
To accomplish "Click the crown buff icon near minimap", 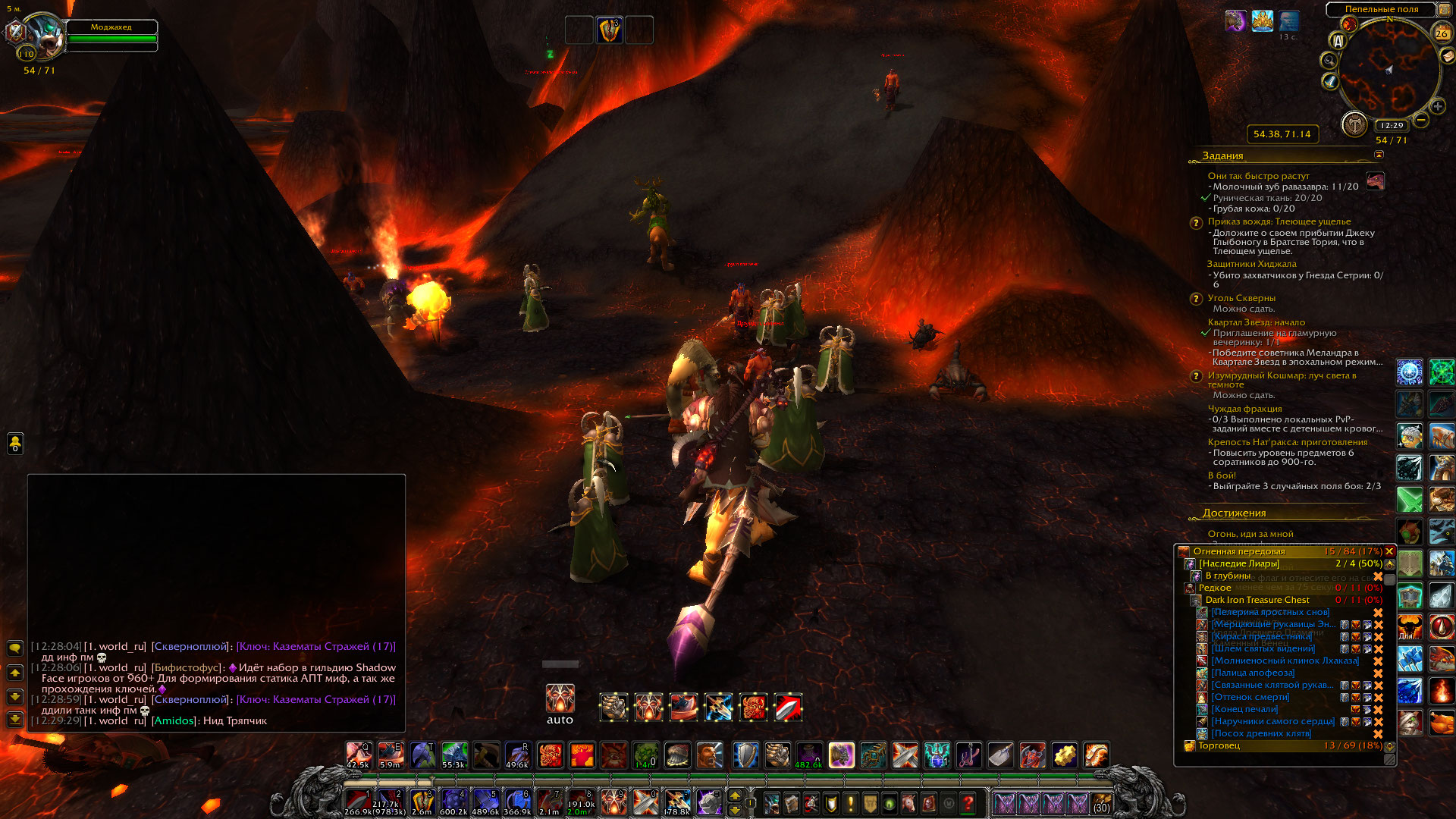I will (1262, 21).
